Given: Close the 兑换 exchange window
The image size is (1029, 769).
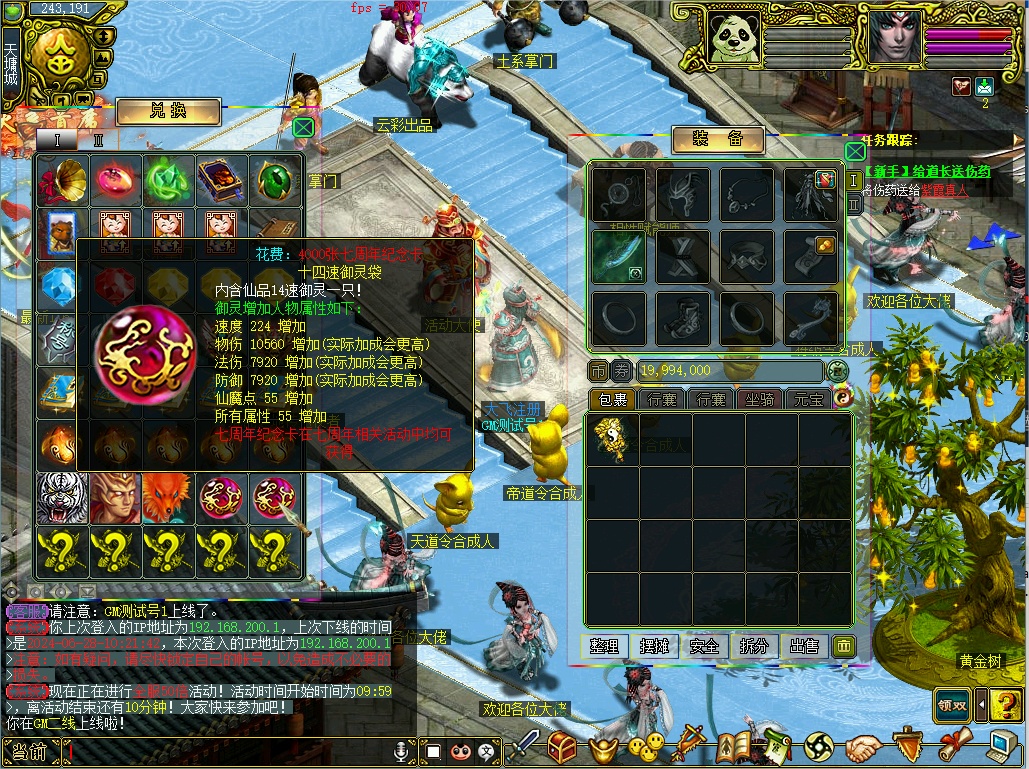Looking at the screenshot, I should (303, 127).
